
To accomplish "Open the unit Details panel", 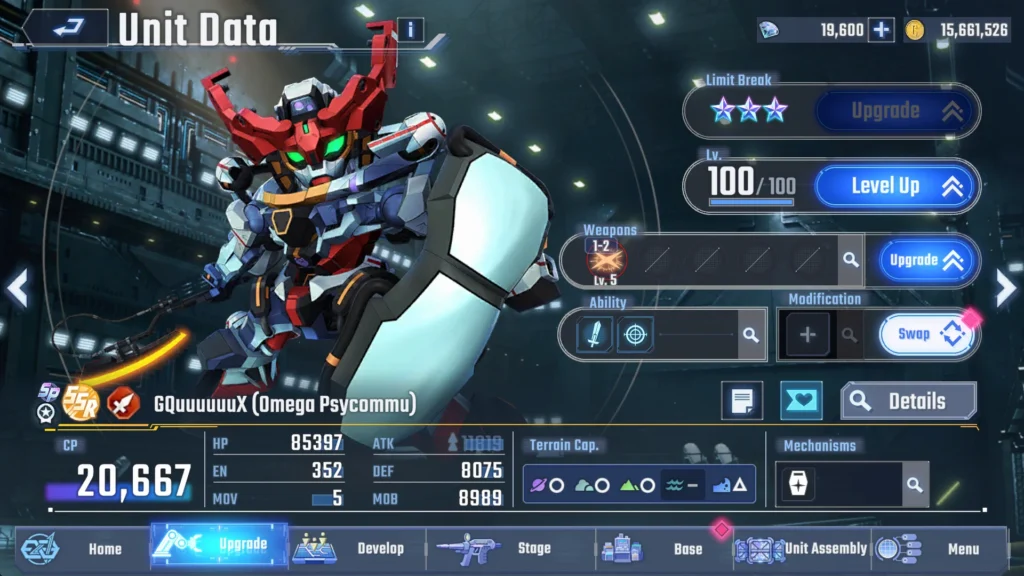I will pyautogui.click(x=907, y=401).
